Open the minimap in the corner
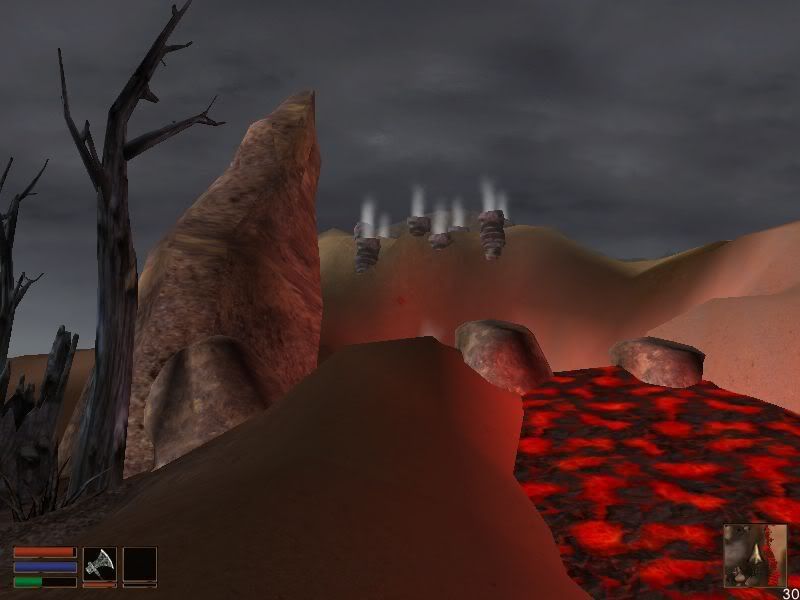800x600 pixels. [x=755, y=555]
